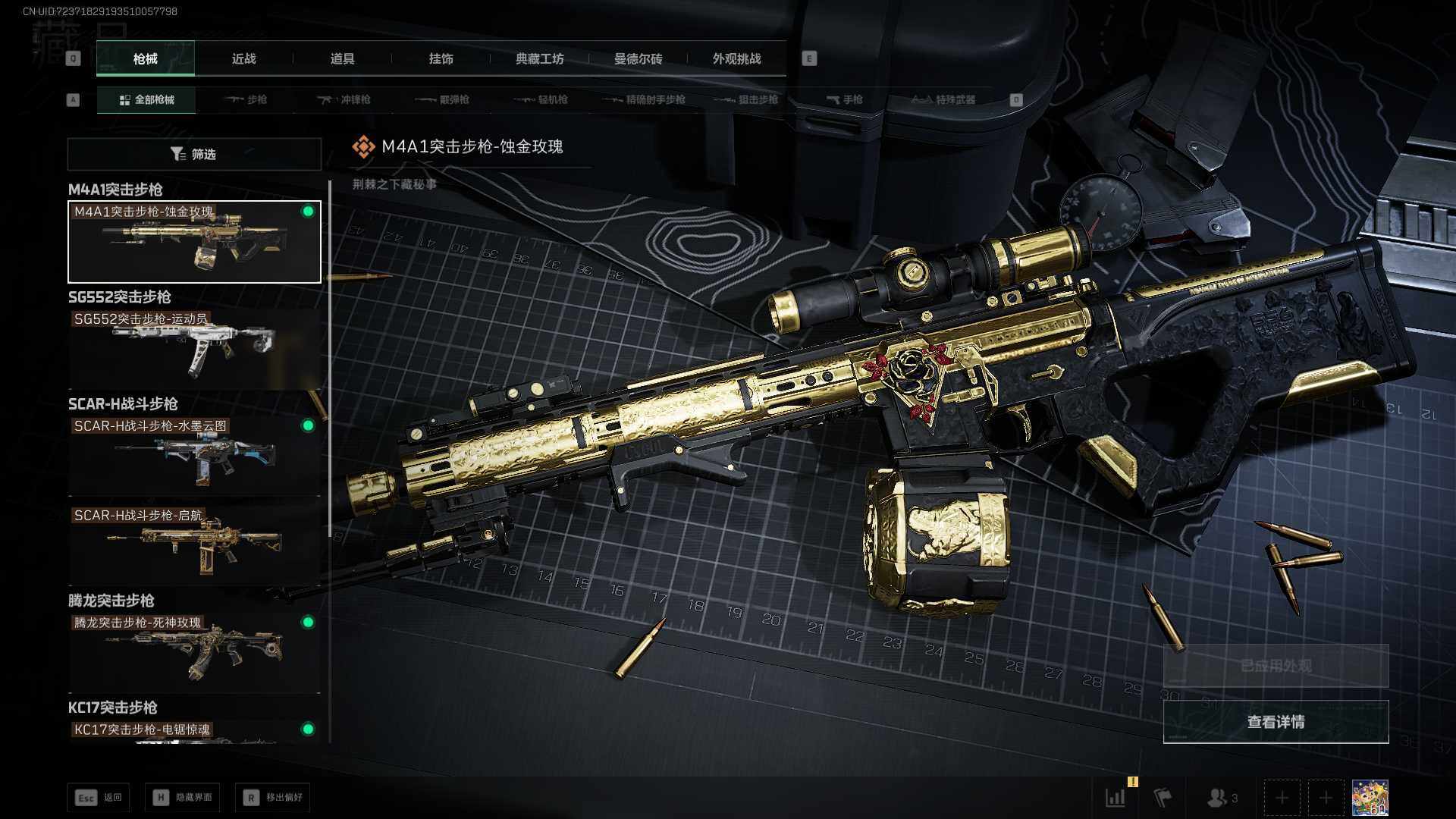Show the 手枪 pistol category
Viewport: 1456px width, 819px height.
click(x=845, y=100)
